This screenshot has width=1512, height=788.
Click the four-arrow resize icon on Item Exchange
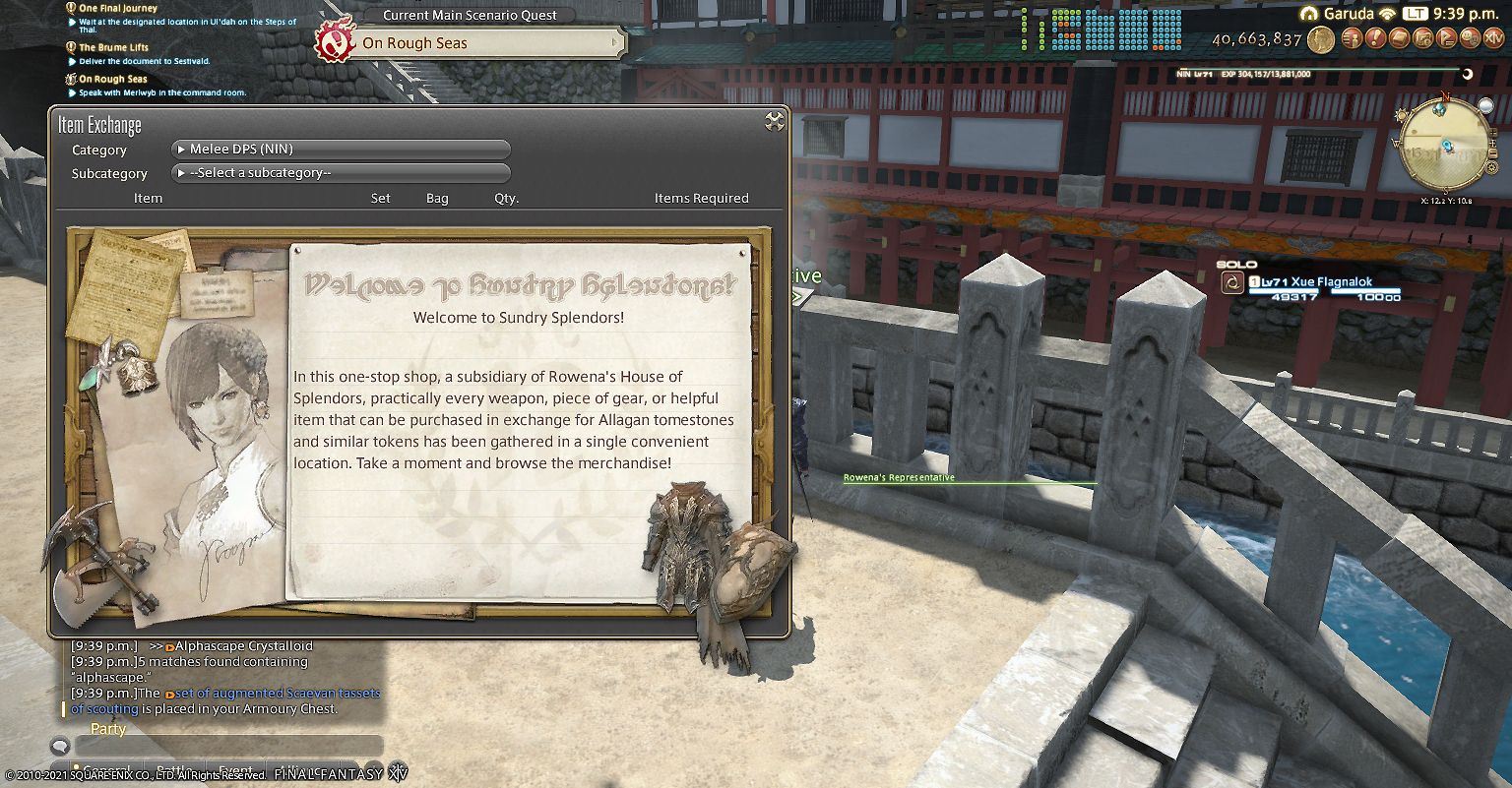click(774, 121)
